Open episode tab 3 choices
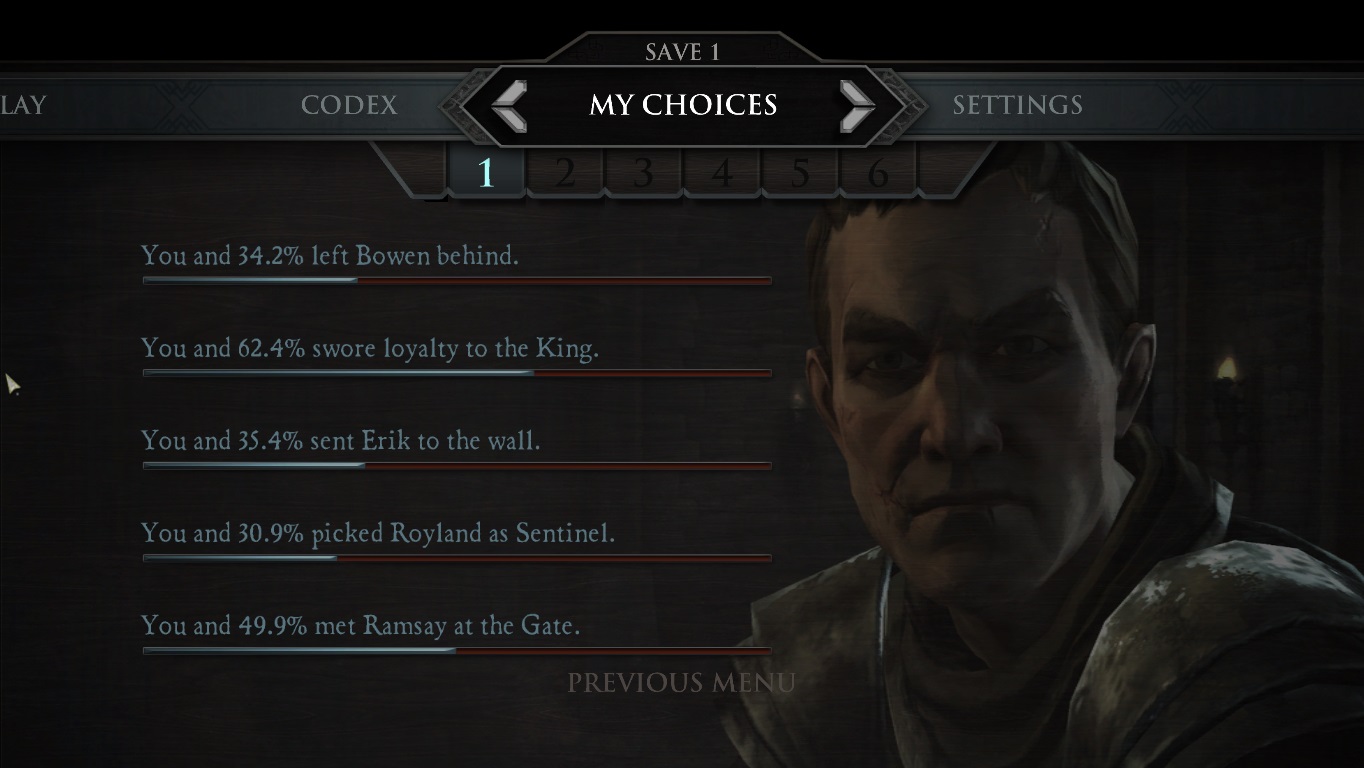This screenshot has height=768, width=1364. tap(643, 174)
